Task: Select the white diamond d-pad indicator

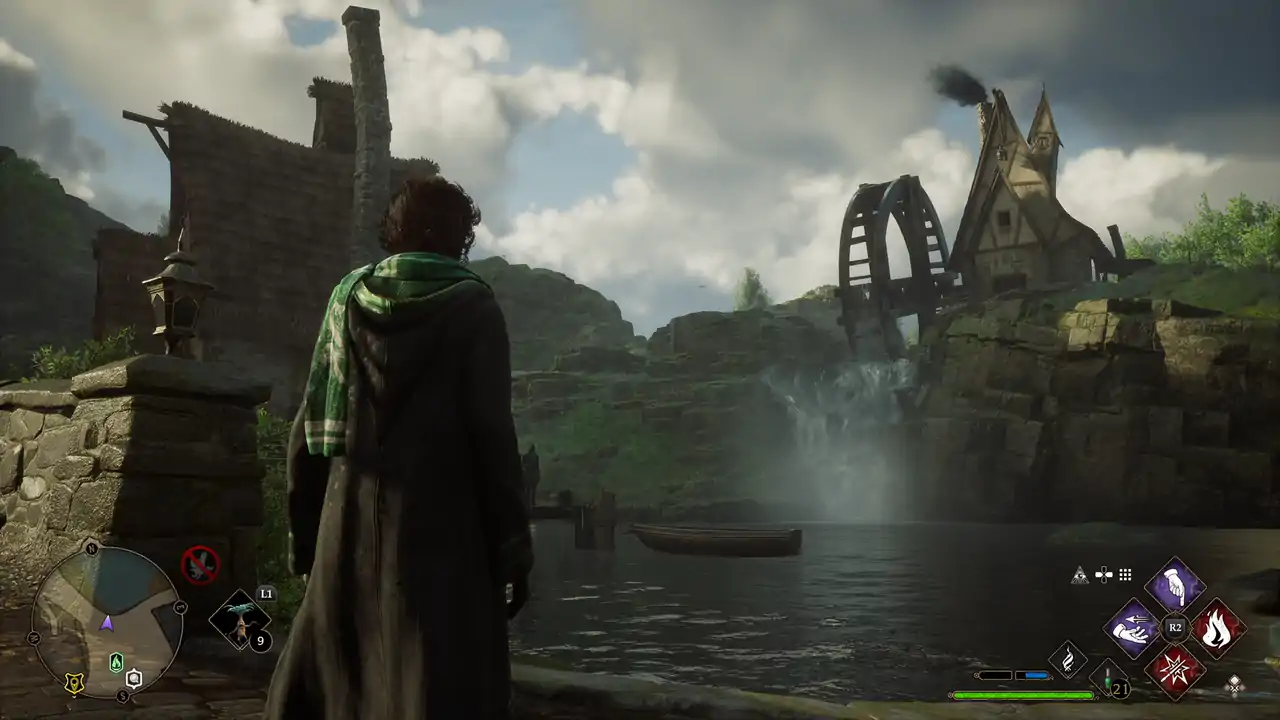Action: 1235,685
